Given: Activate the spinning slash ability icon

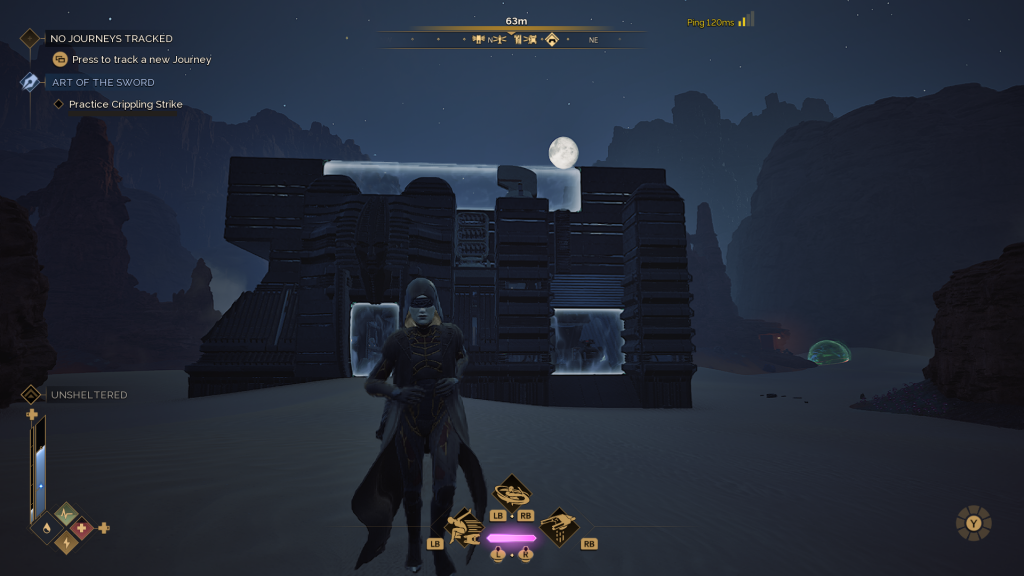Looking at the screenshot, I should tap(512, 492).
